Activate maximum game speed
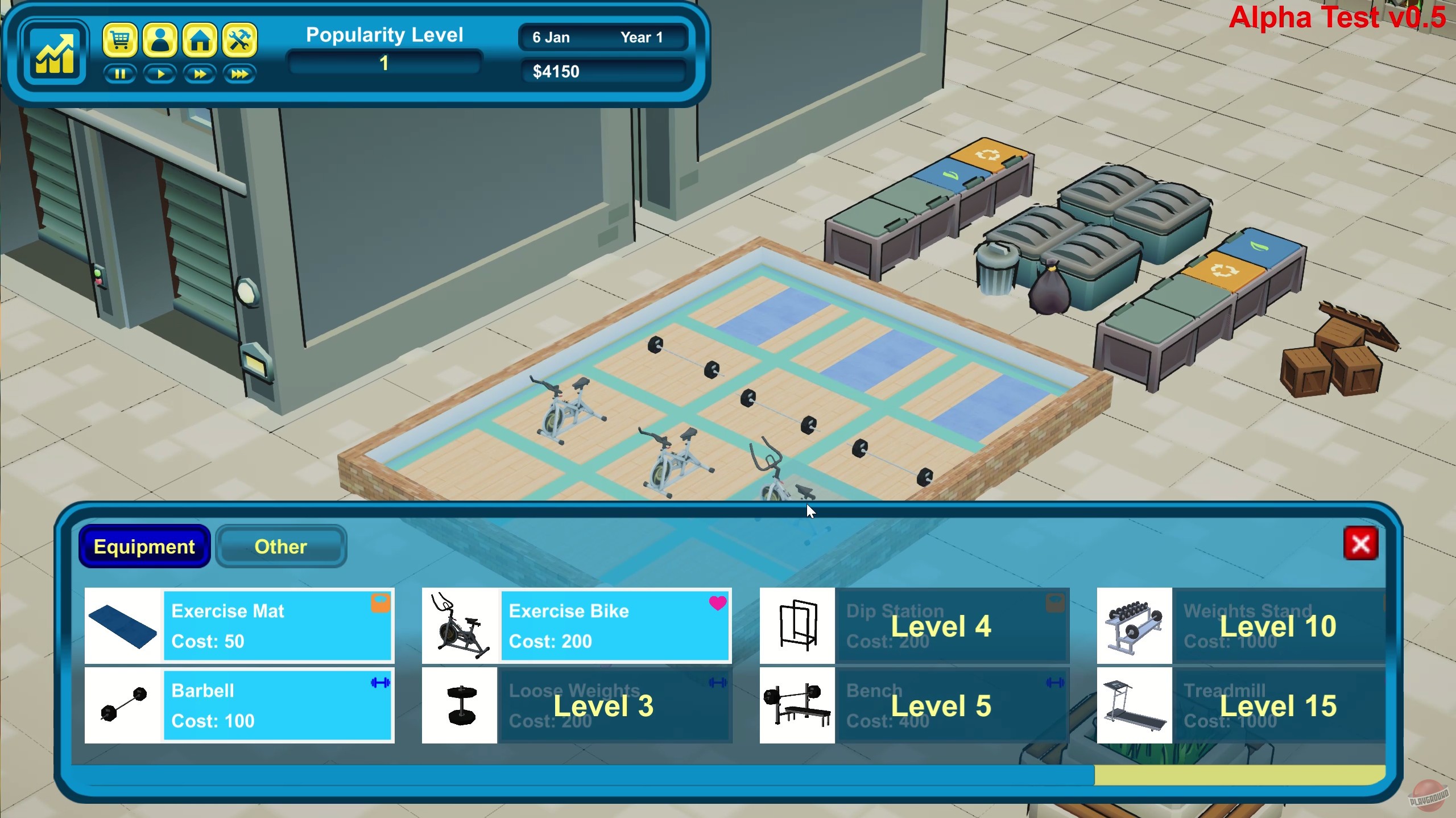Screen dimensions: 1456x818 (239, 74)
